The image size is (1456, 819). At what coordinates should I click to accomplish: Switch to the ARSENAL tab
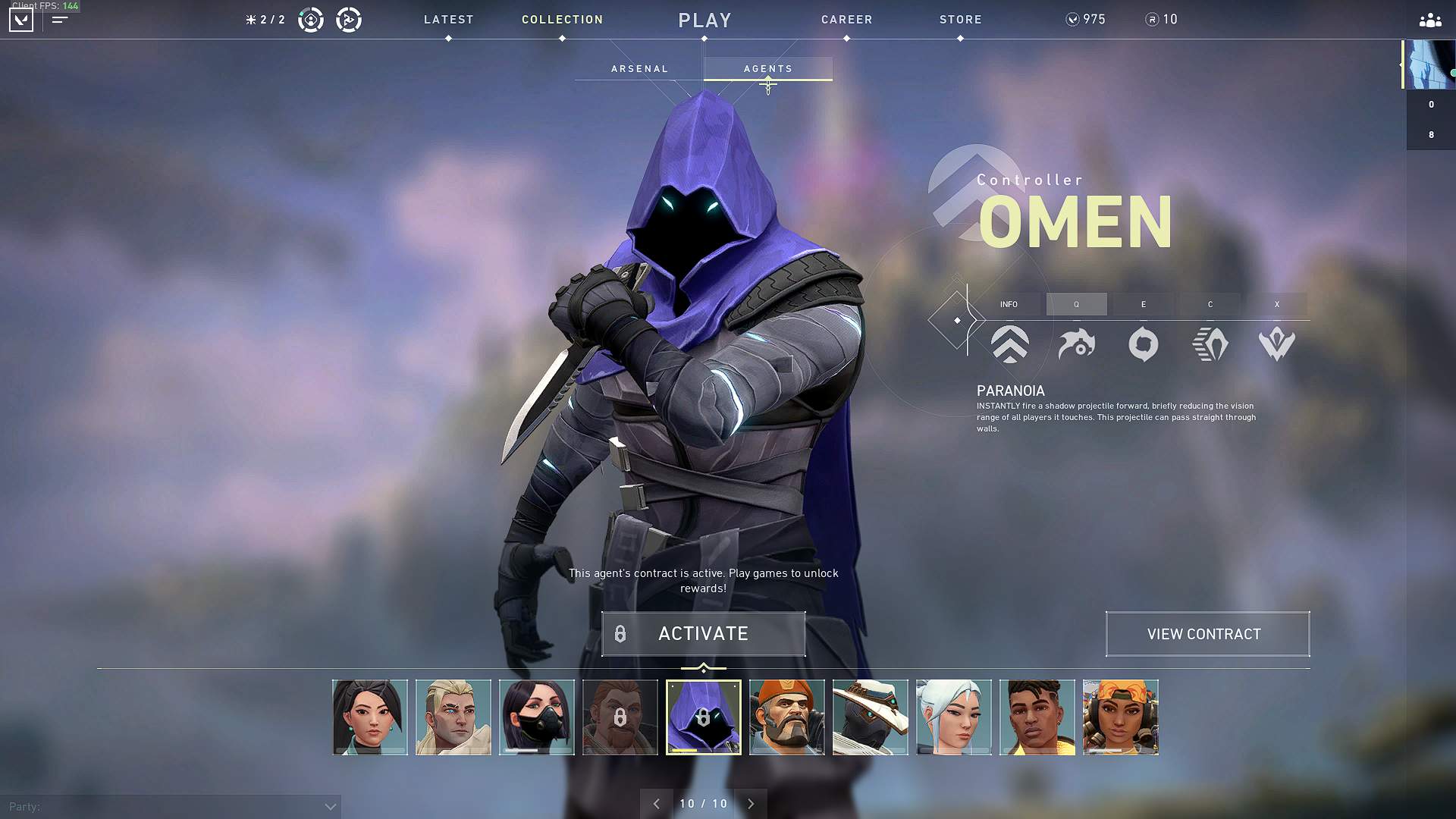639,69
